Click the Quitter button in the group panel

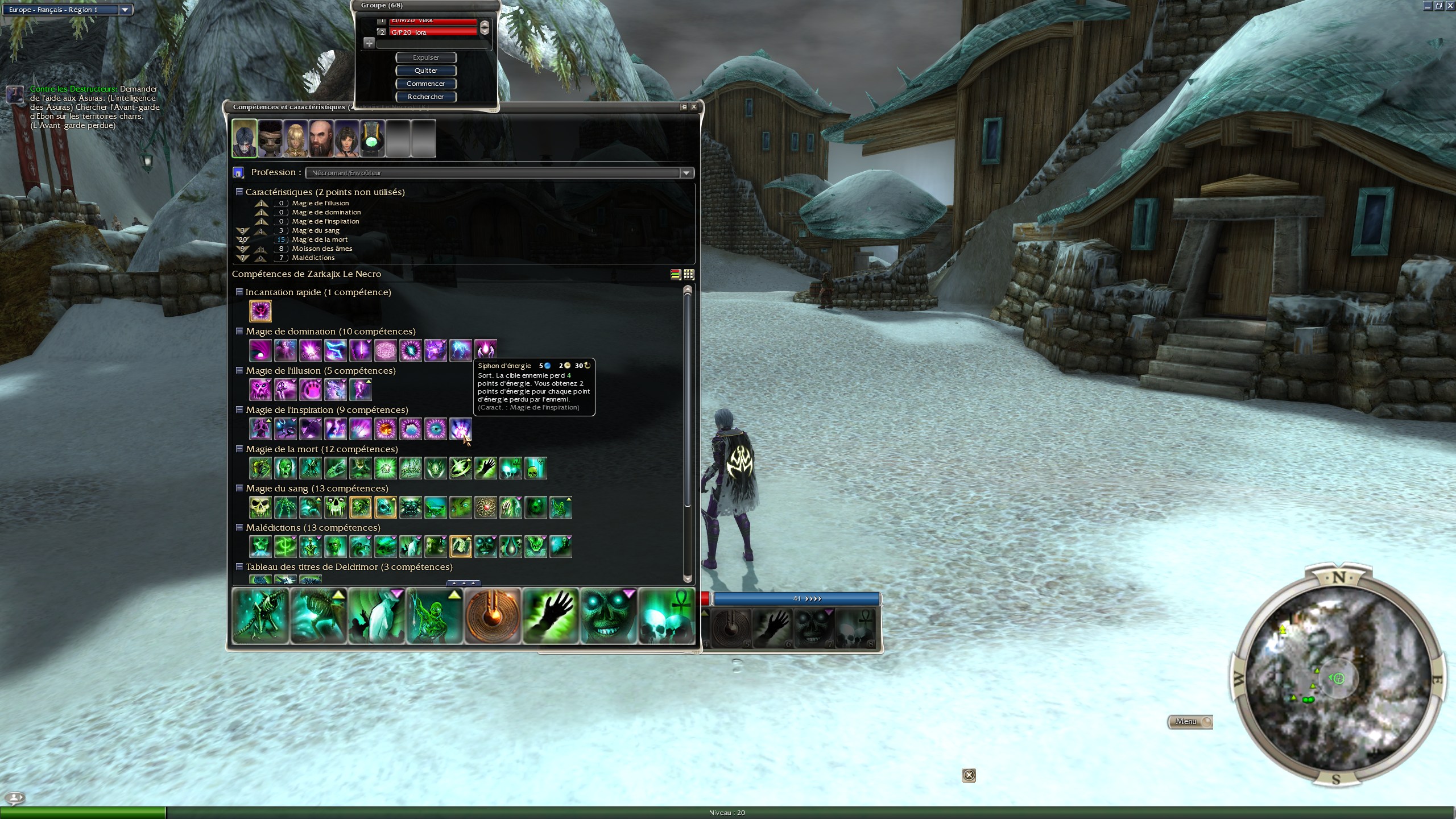tap(426, 71)
